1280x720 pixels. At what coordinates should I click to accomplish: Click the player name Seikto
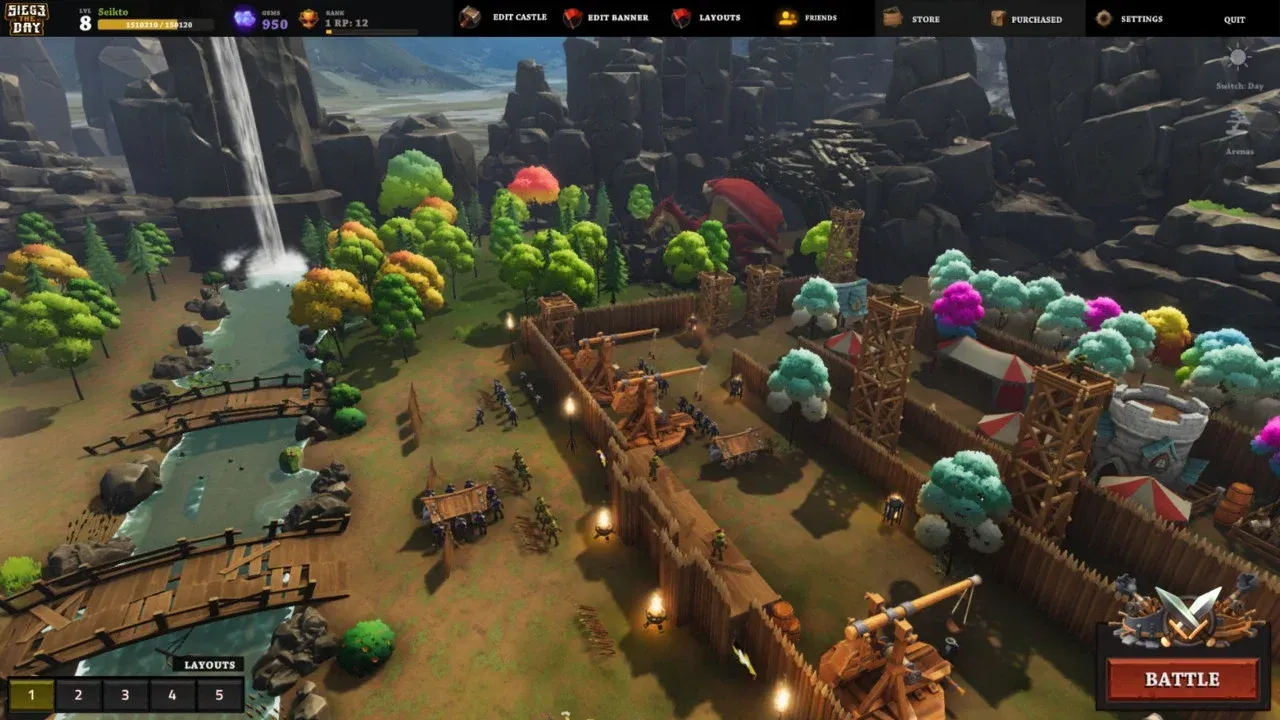tap(111, 10)
